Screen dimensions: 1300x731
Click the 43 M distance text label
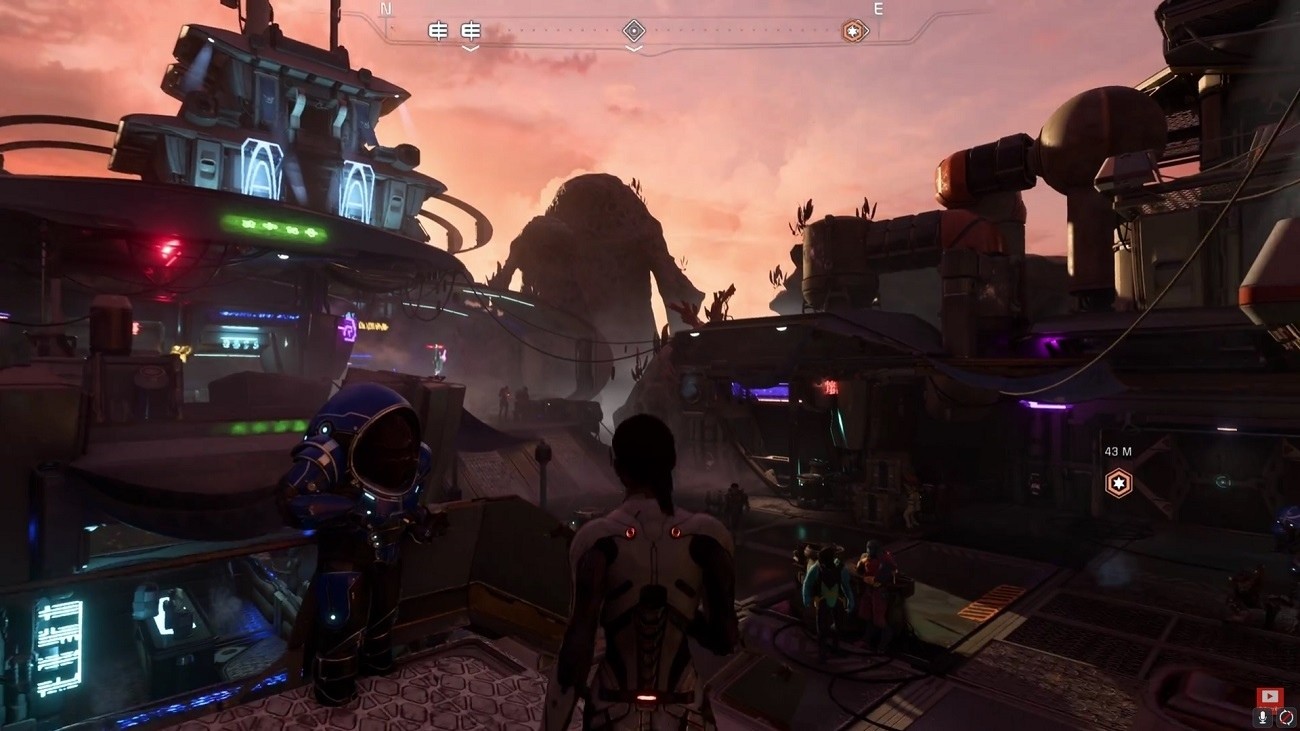tap(1118, 452)
